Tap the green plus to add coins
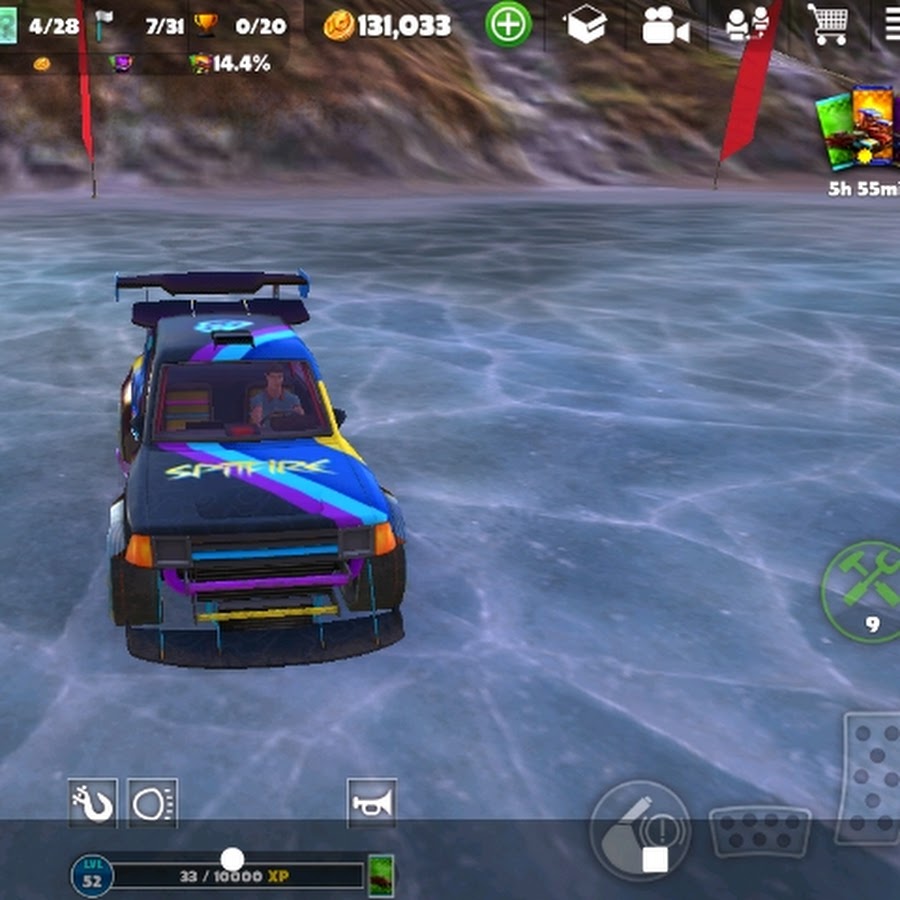This screenshot has width=900, height=900. click(x=508, y=24)
